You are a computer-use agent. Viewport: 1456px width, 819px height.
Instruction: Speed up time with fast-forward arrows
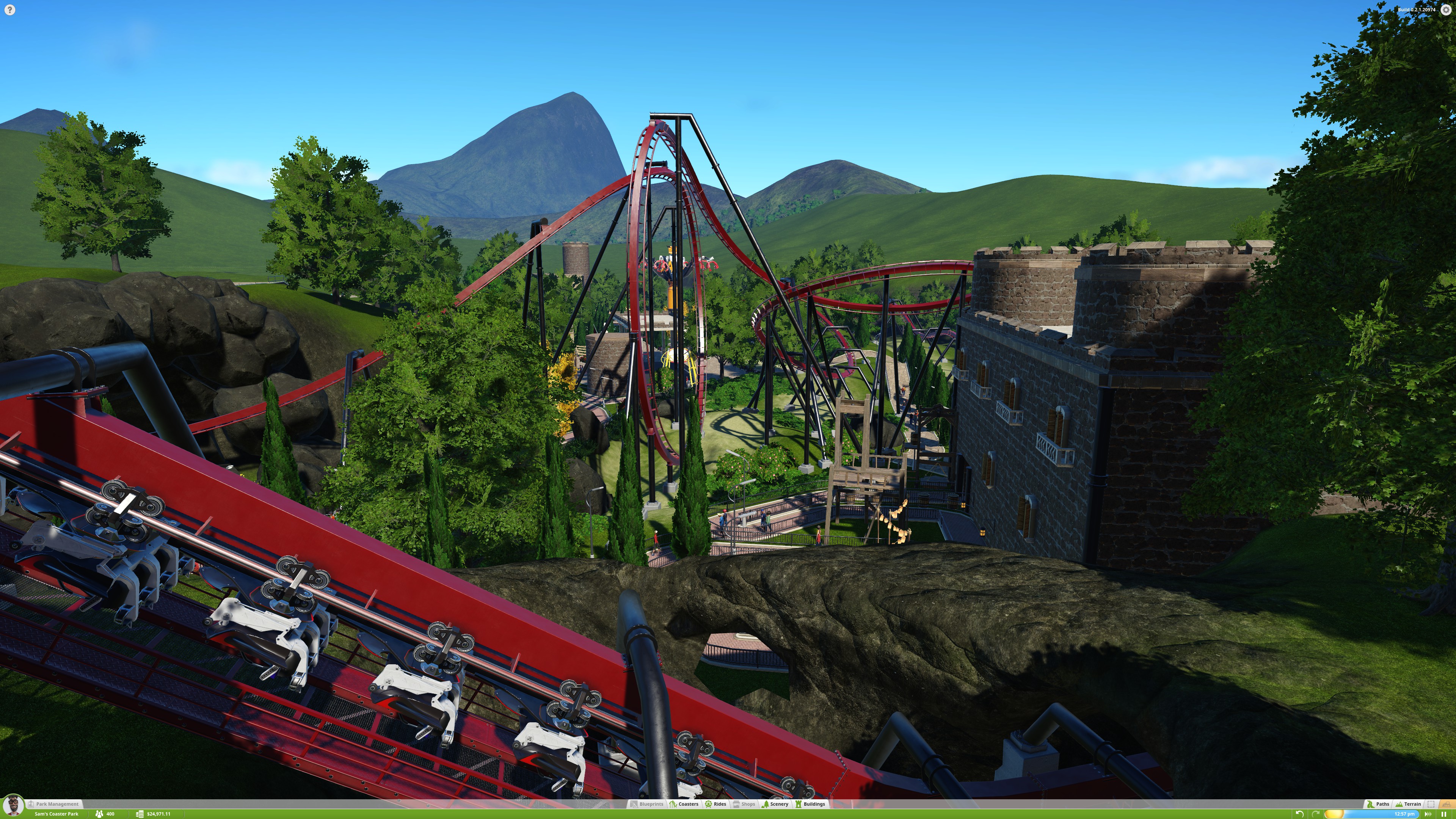[x=1428, y=814]
